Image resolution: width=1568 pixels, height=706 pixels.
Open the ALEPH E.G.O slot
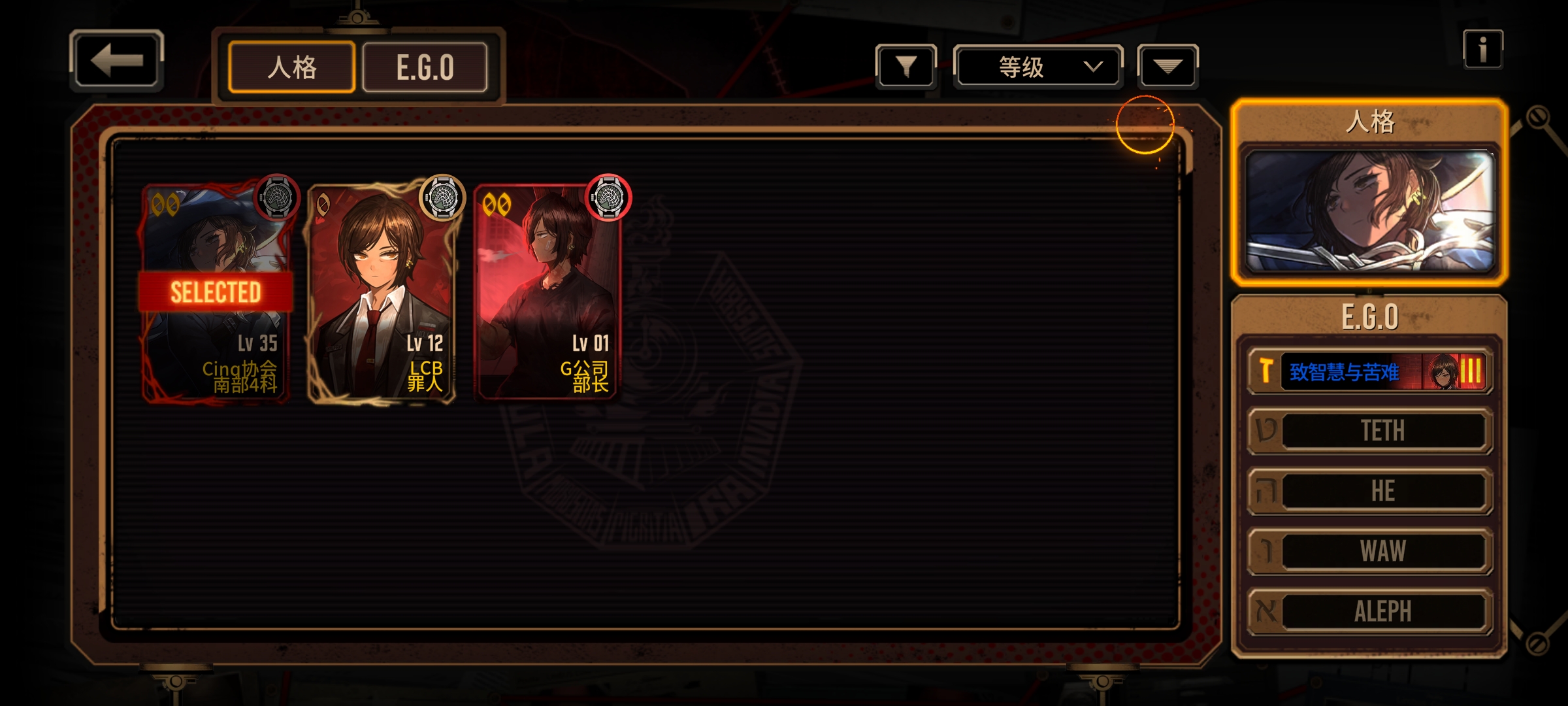[x=1369, y=611]
